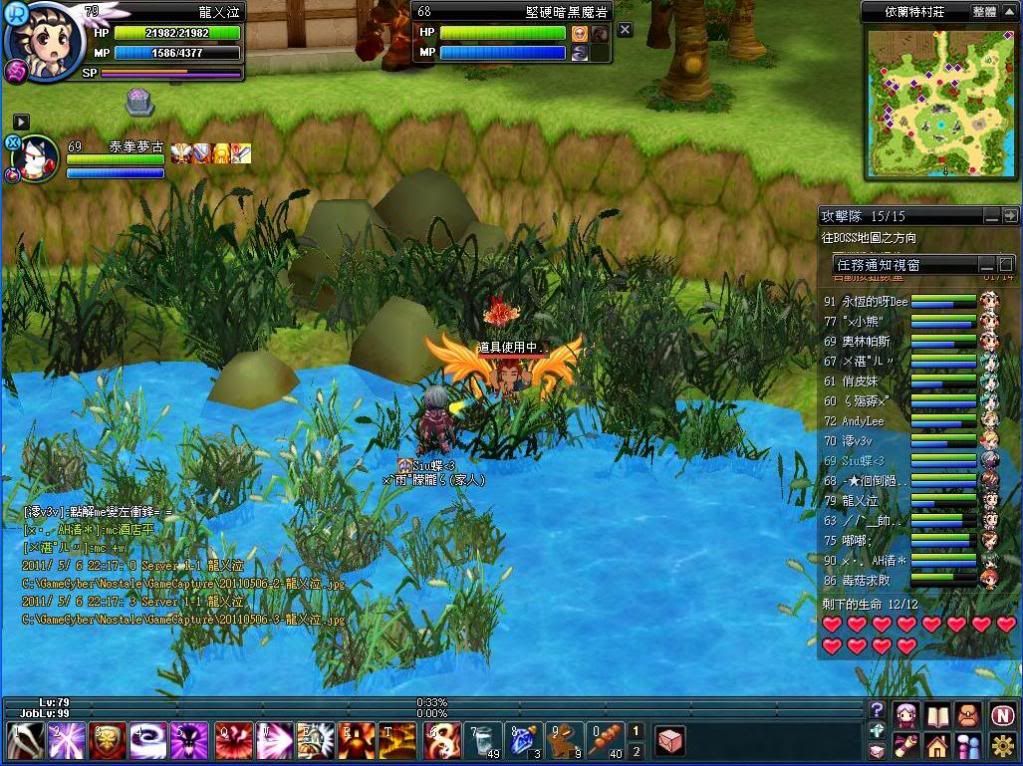
Task: Activate the golden mask skill
Action: (x=107, y=741)
